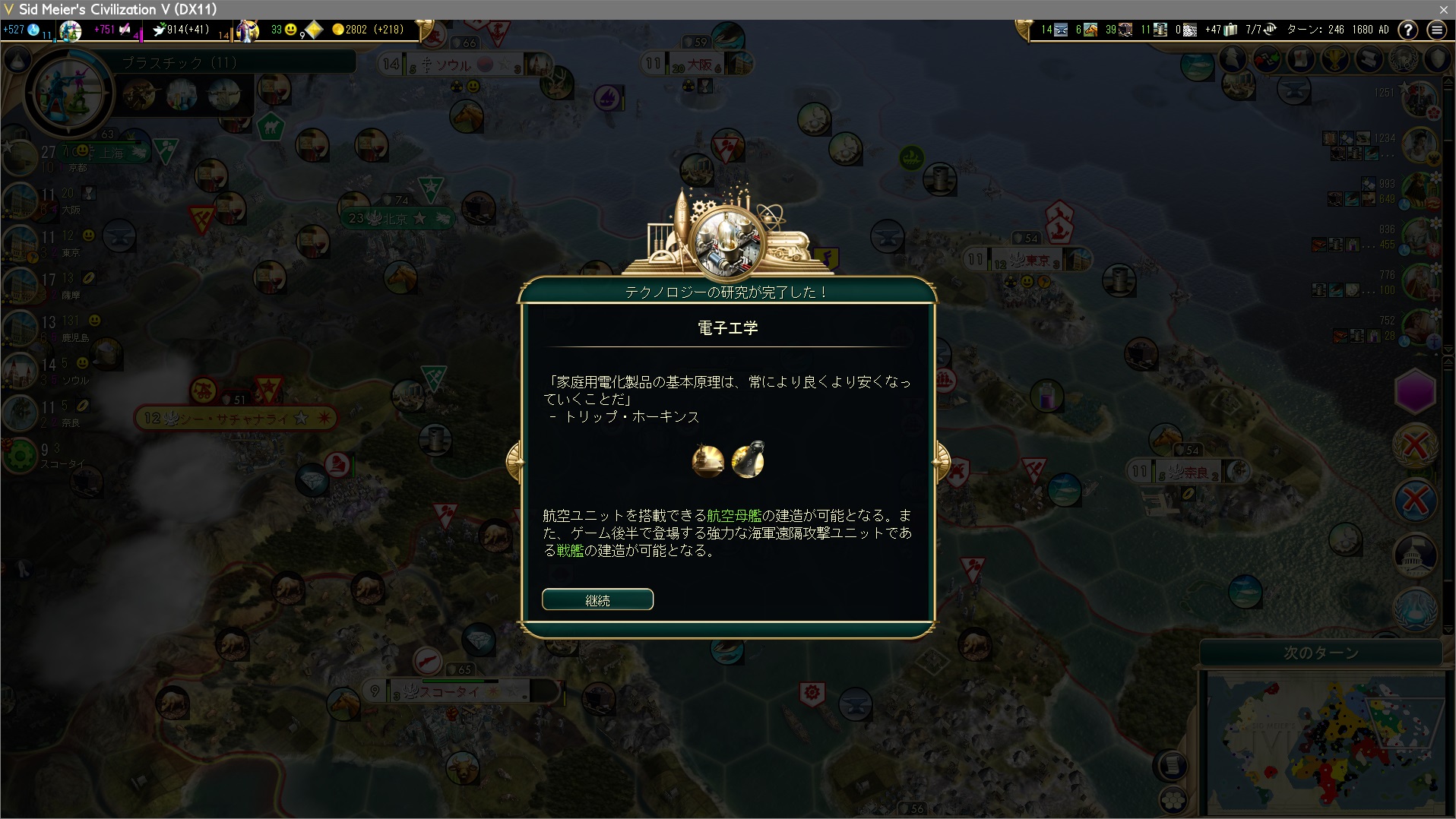Open the help question mark button

click(1408, 30)
